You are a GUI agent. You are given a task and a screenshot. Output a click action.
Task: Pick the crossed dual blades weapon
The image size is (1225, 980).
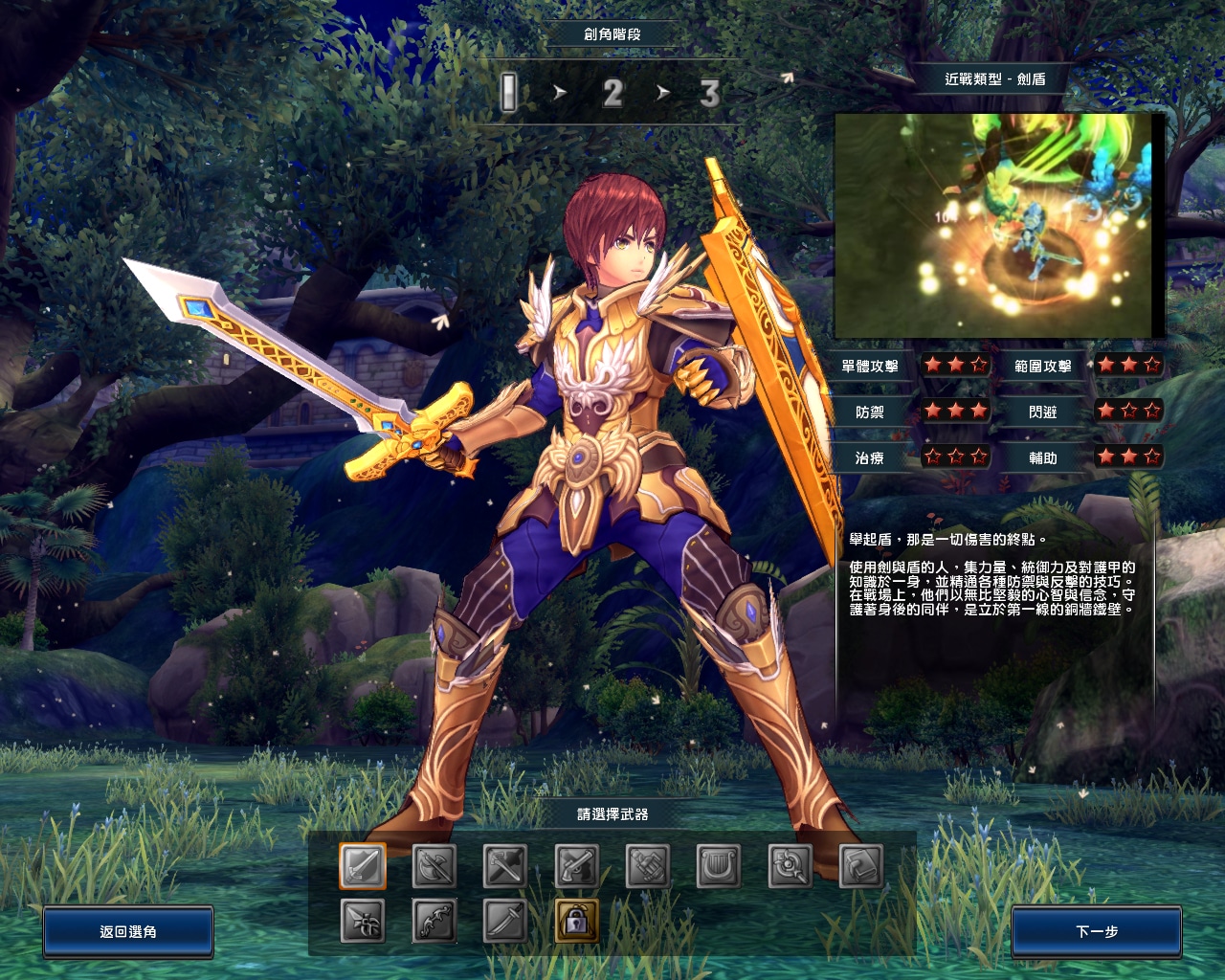(x=505, y=867)
